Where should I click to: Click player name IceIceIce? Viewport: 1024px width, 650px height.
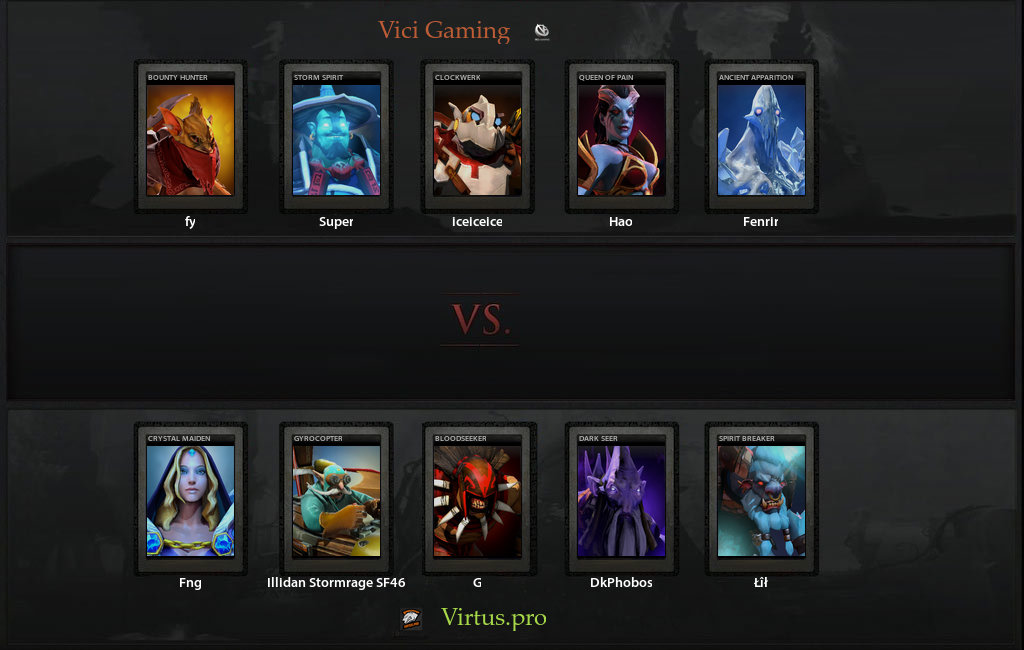[x=477, y=222]
